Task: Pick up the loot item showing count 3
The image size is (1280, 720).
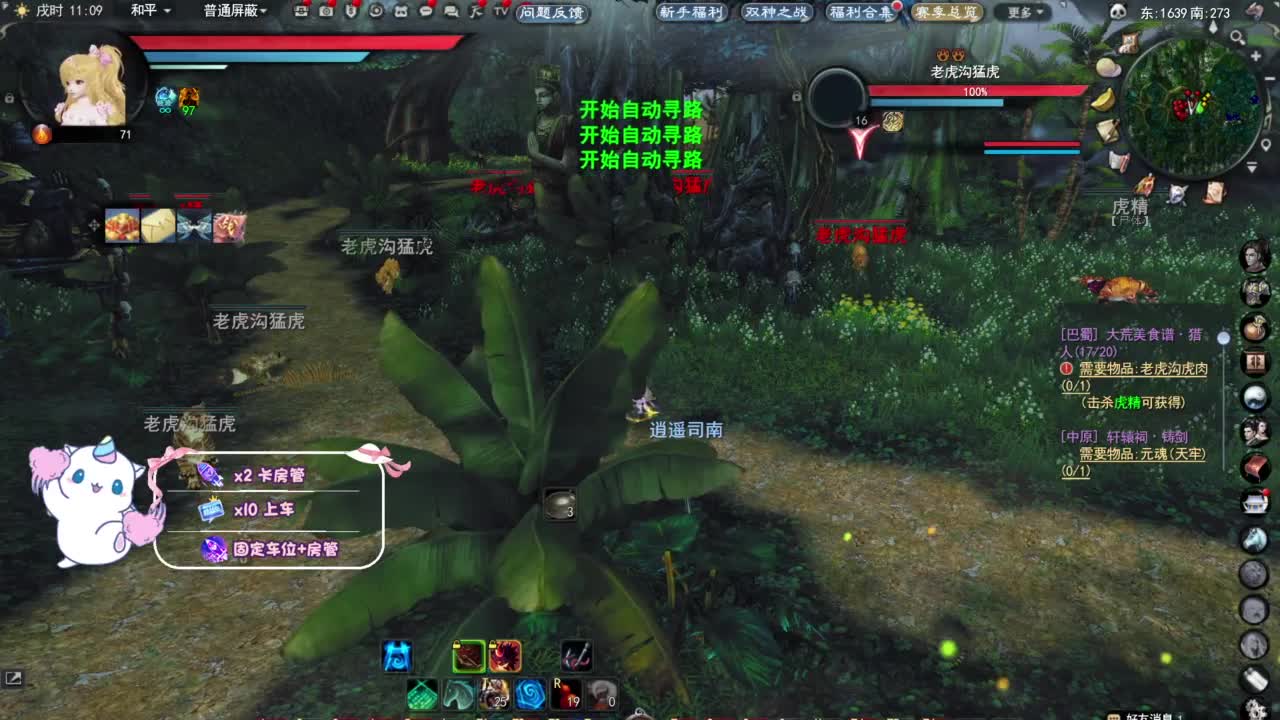Action: coord(561,505)
